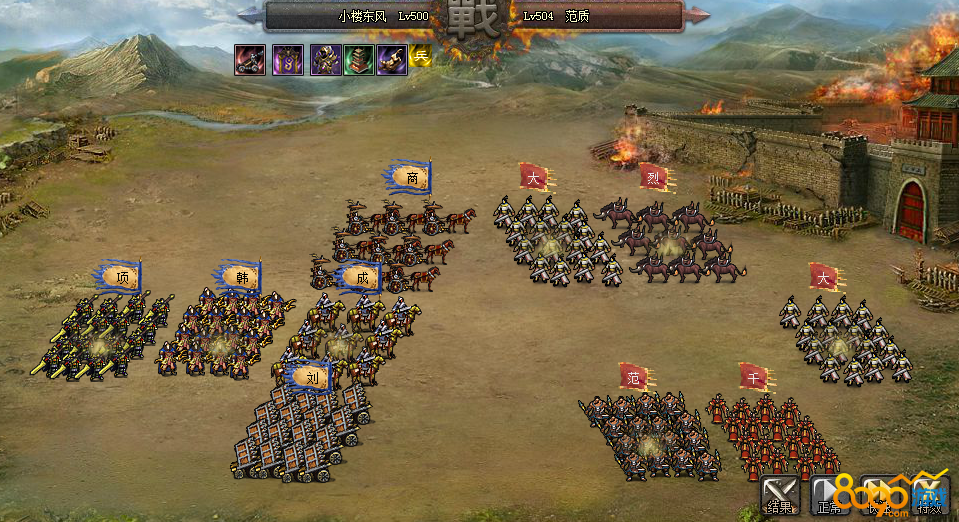
Task: Select the purple armor buff icon
Action: pos(325,60)
